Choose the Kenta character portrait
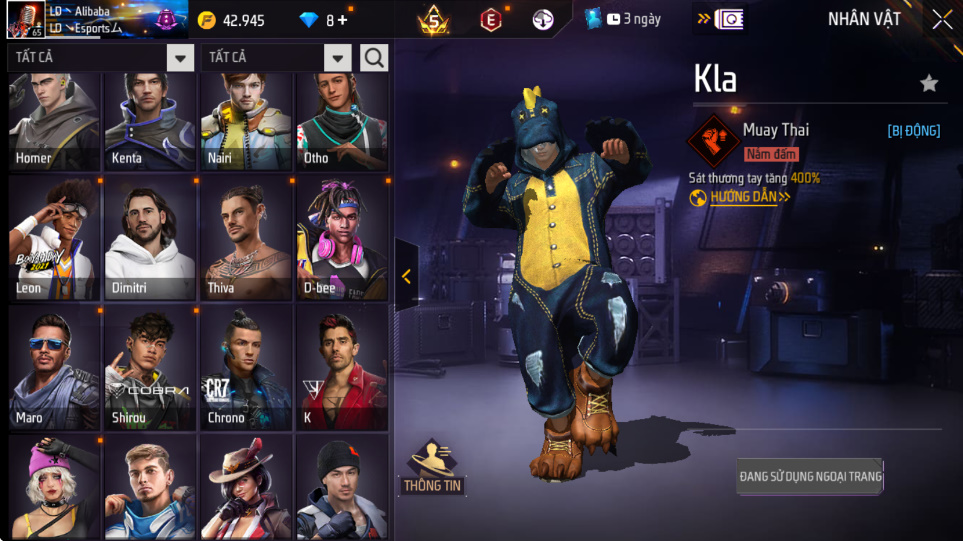The width and height of the screenshot is (963, 541). coord(150,121)
